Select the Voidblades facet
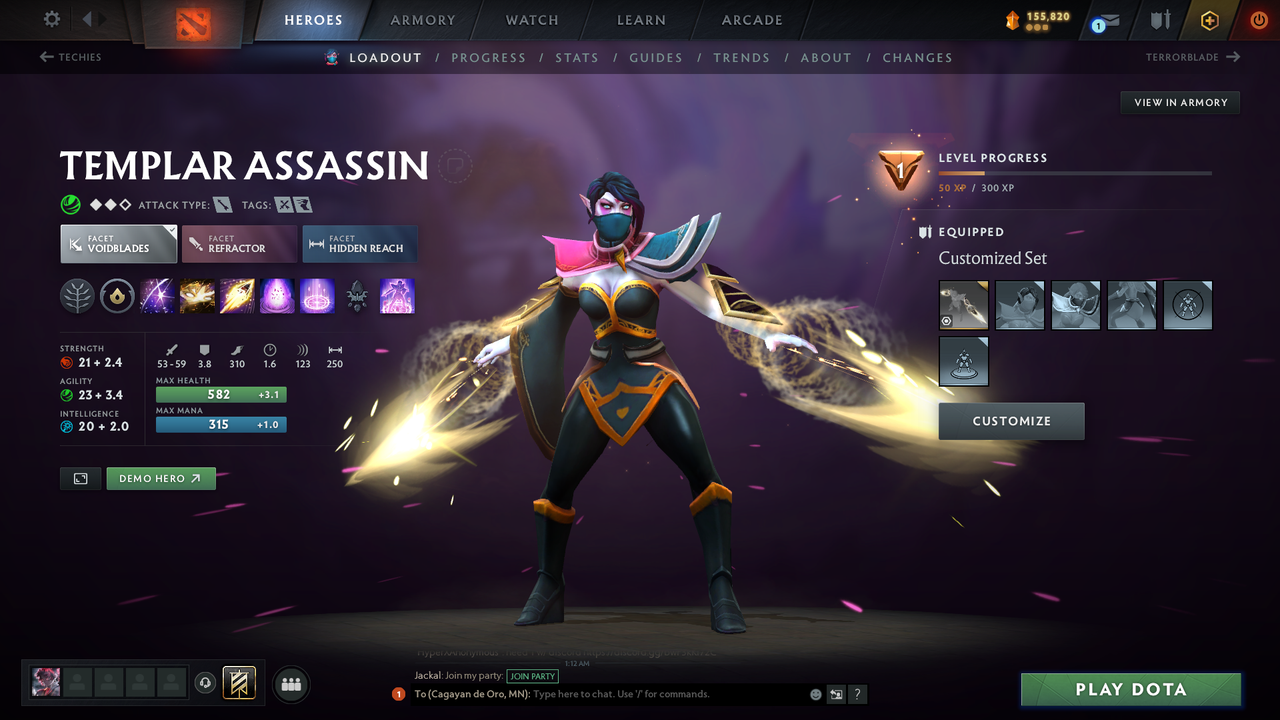Viewport: 1280px width, 720px height. 118,243
